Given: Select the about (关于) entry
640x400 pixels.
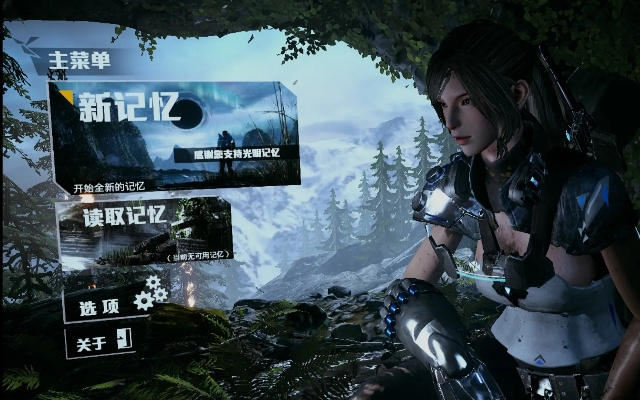Looking at the screenshot, I should (x=100, y=341).
